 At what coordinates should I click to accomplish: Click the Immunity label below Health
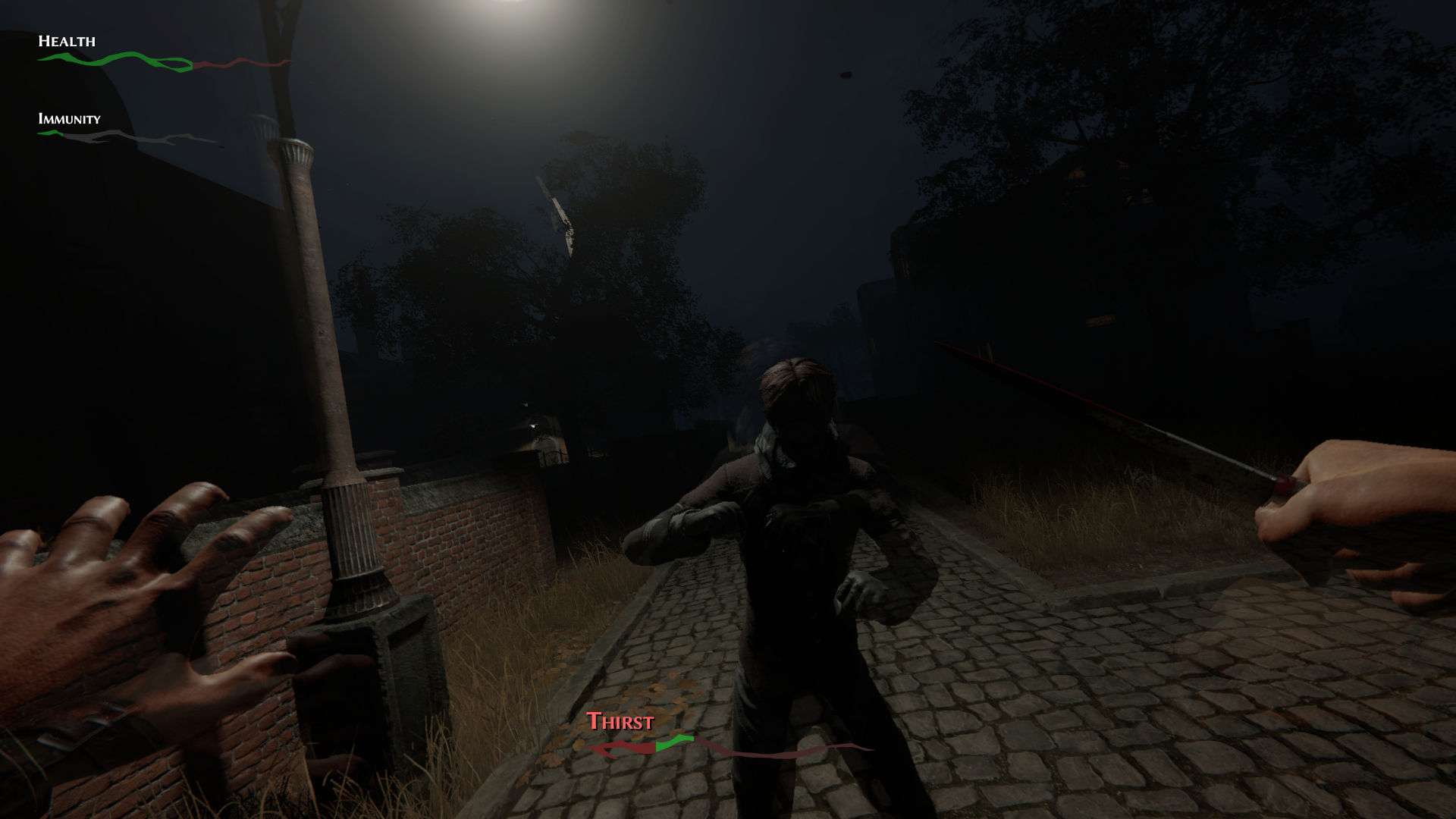coord(69,119)
